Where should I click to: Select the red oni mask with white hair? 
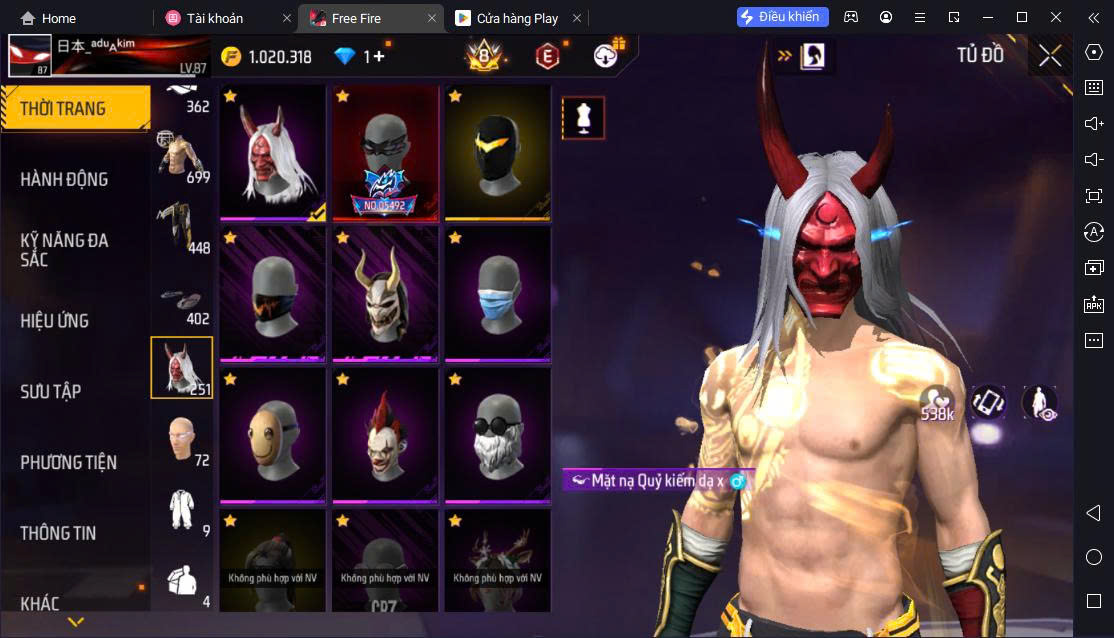[273, 153]
